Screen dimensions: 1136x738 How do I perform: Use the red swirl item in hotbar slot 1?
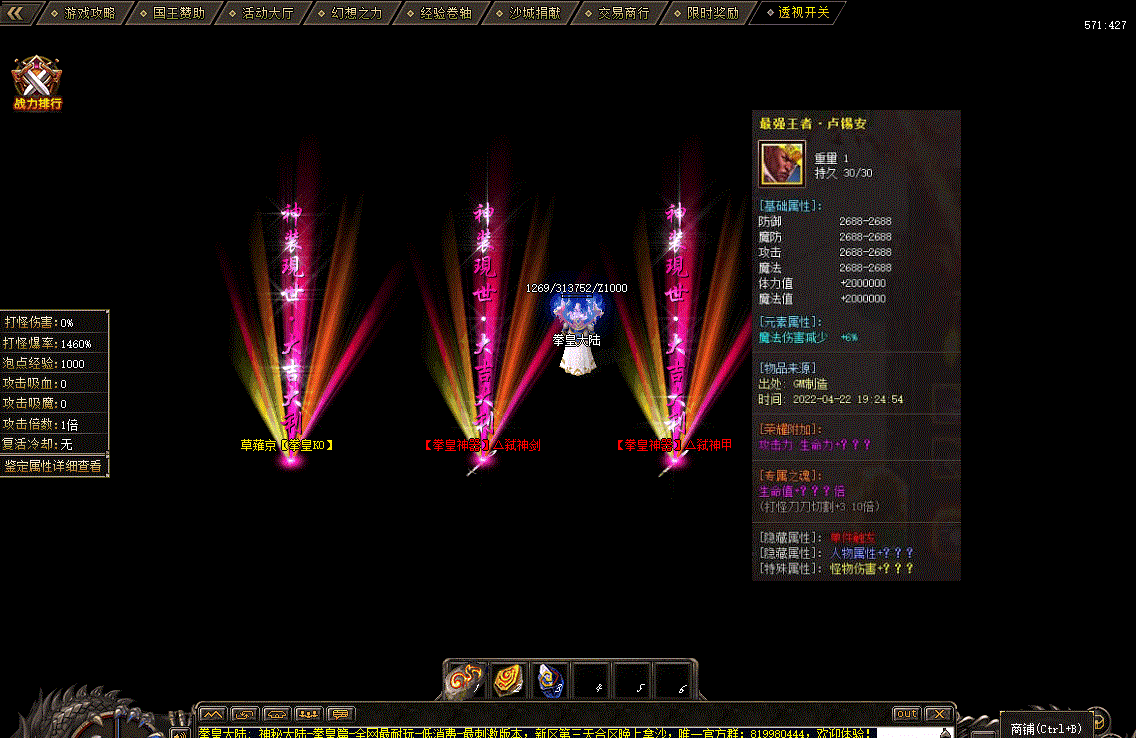click(x=464, y=680)
